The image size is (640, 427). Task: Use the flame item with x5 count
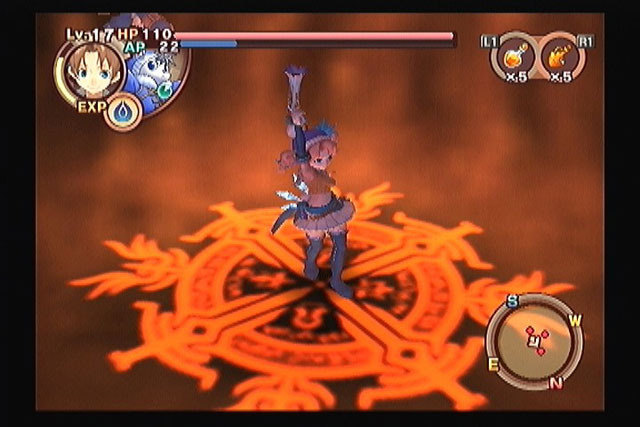tap(560, 58)
